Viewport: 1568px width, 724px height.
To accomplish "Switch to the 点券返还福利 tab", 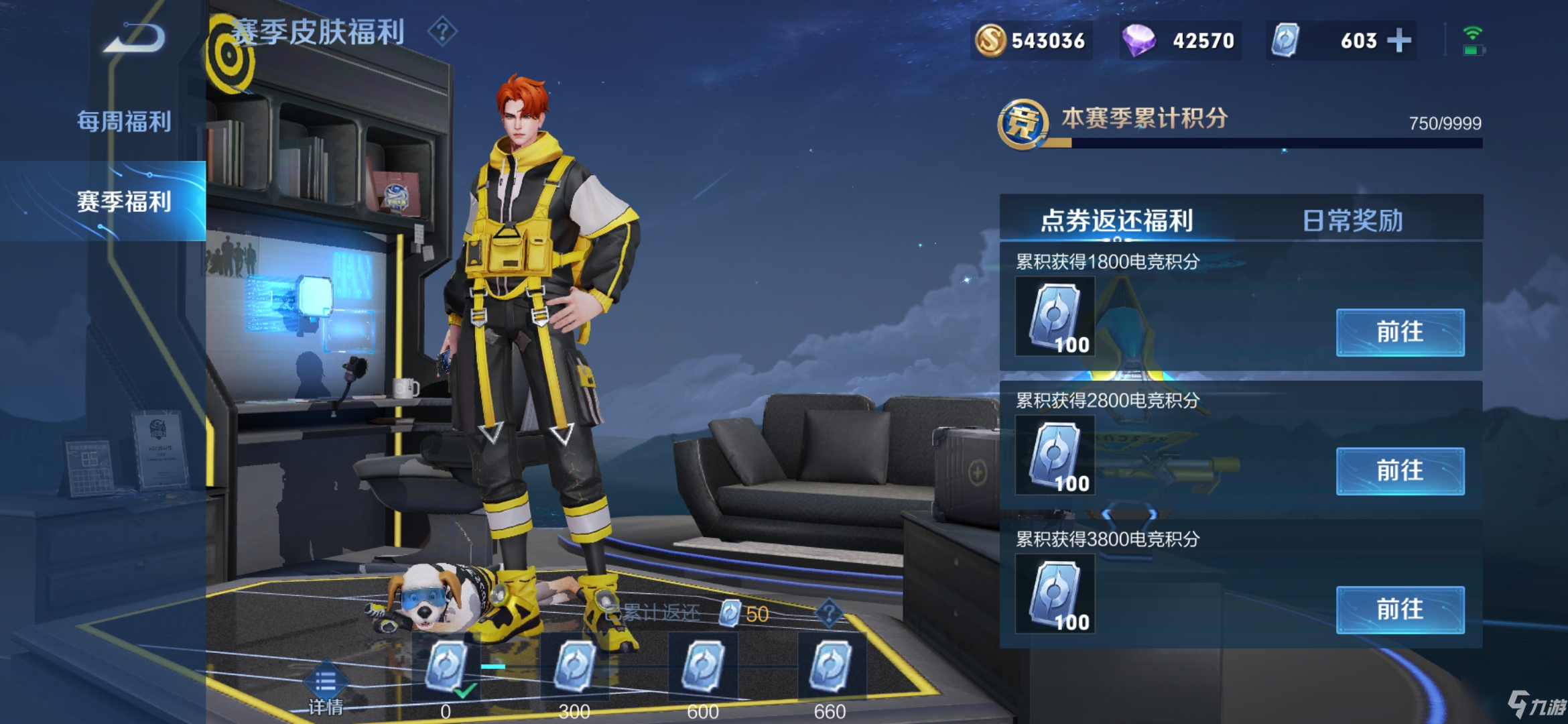I will click(1116, 220).
